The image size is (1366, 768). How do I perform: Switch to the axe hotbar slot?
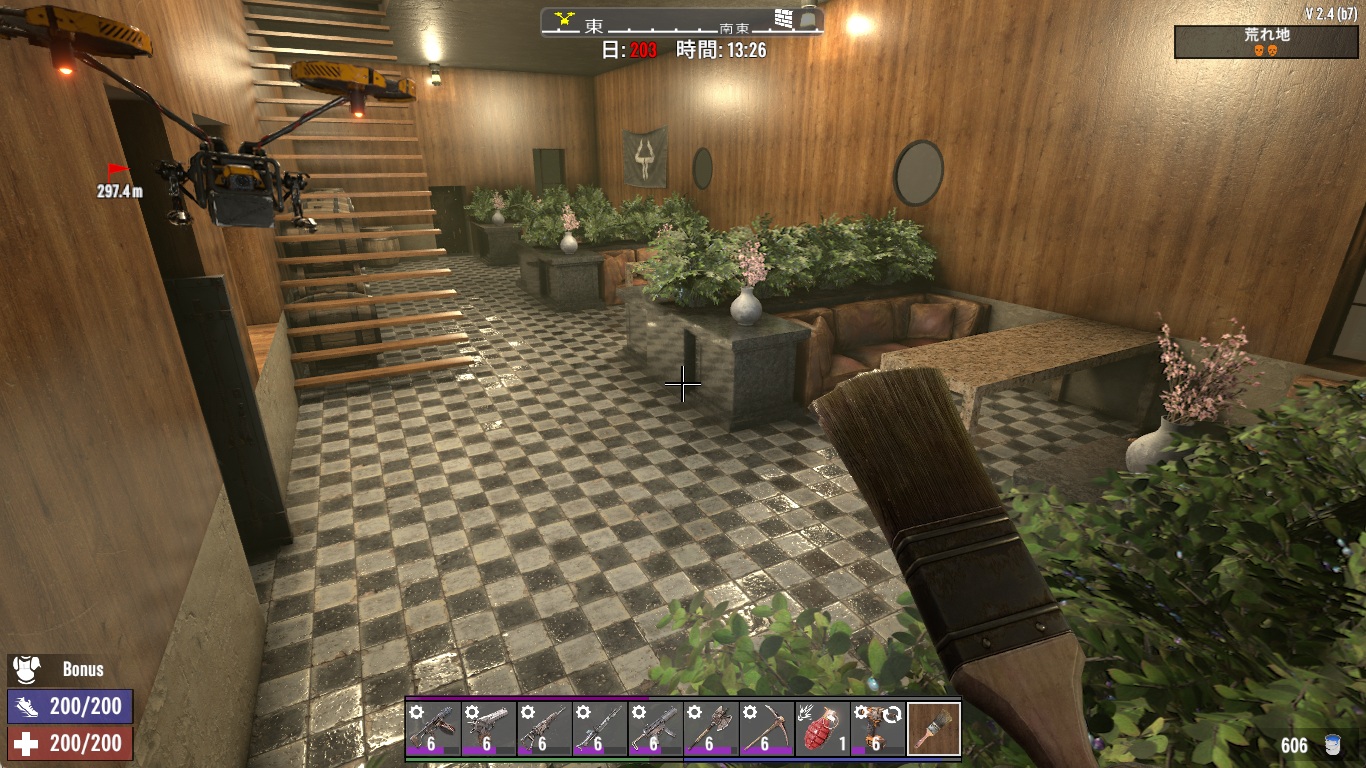[x=711, y=729]
